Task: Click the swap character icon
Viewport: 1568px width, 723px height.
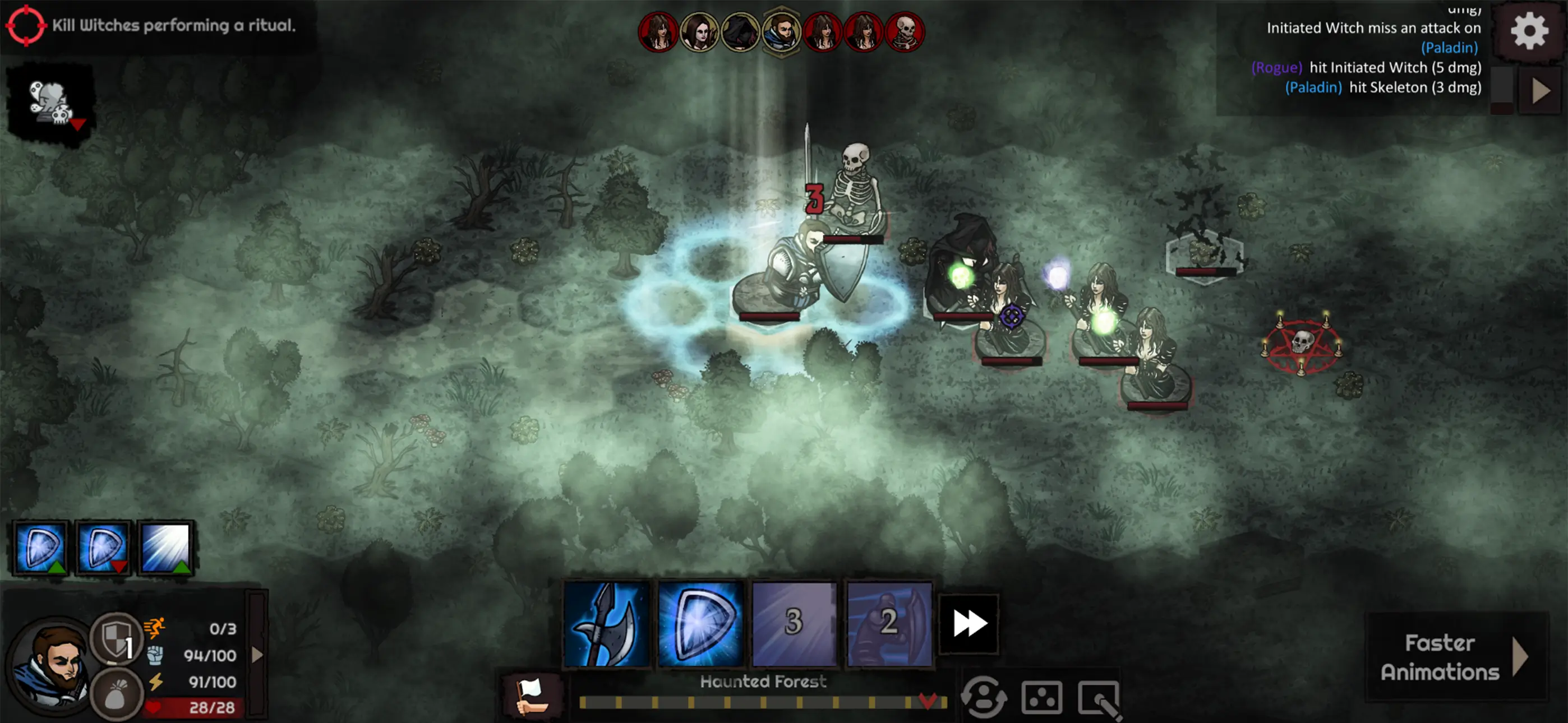Action: click(x=983, y=697)
